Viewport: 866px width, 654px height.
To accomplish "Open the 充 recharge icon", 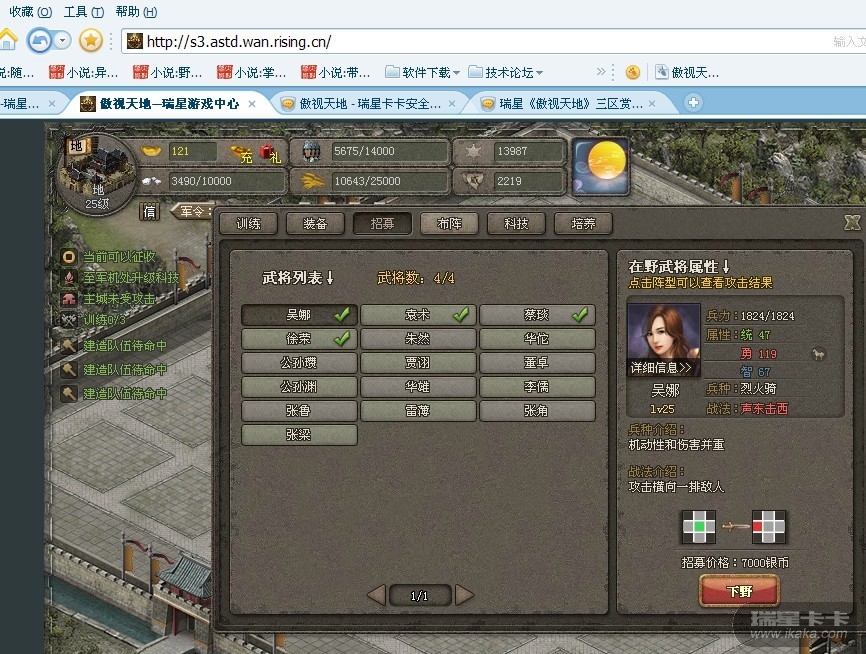I will (x=241, y=152).
